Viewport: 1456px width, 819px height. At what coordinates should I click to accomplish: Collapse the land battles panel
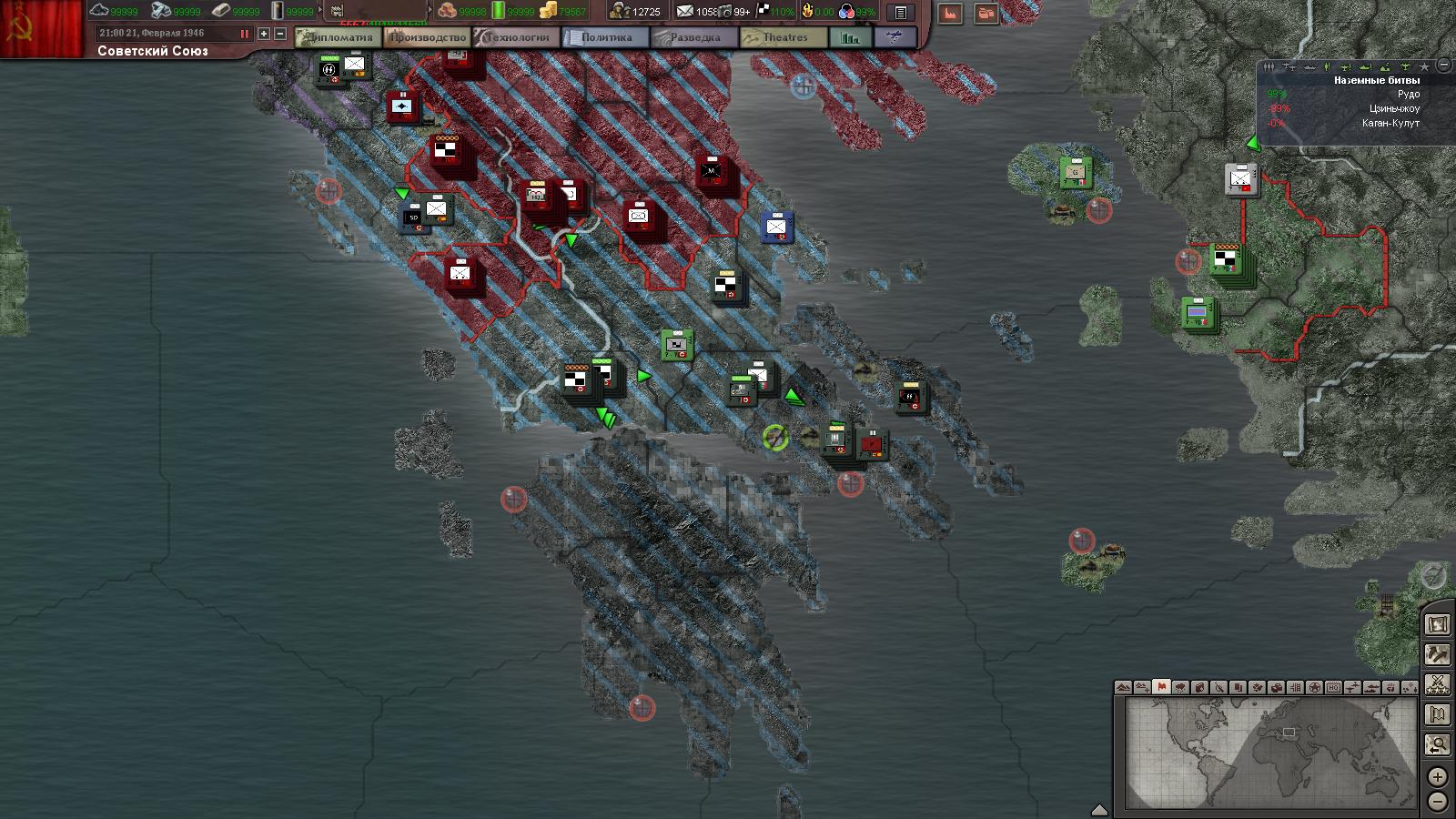tap(1443, 66)
